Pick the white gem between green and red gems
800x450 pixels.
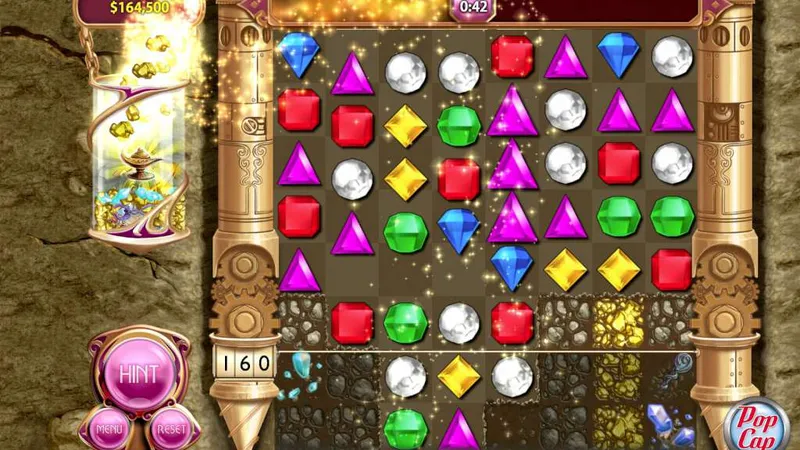[x=459, y=322]
